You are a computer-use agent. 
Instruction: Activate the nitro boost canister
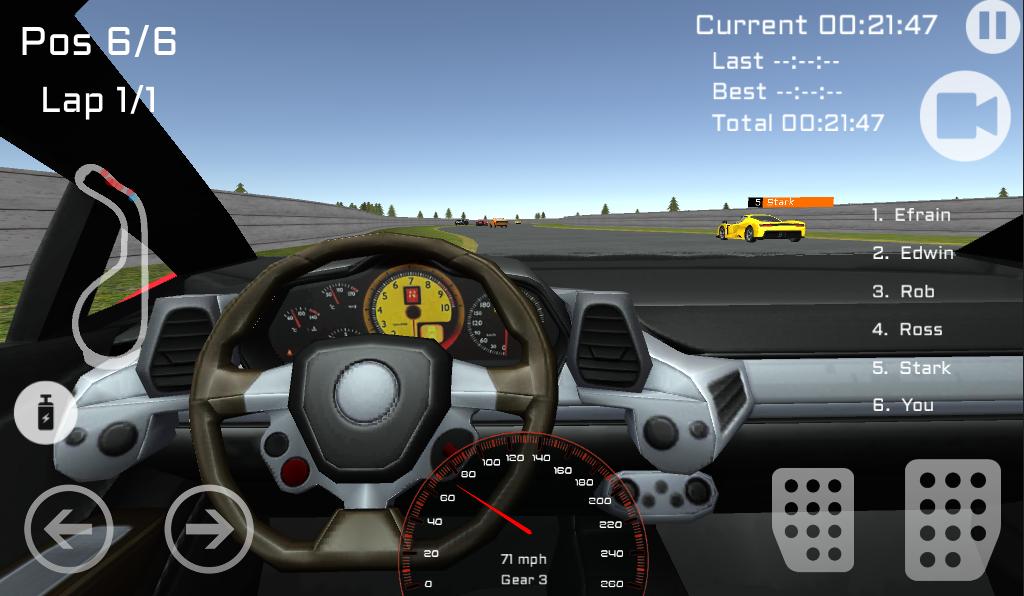click(x=46, y=413)
